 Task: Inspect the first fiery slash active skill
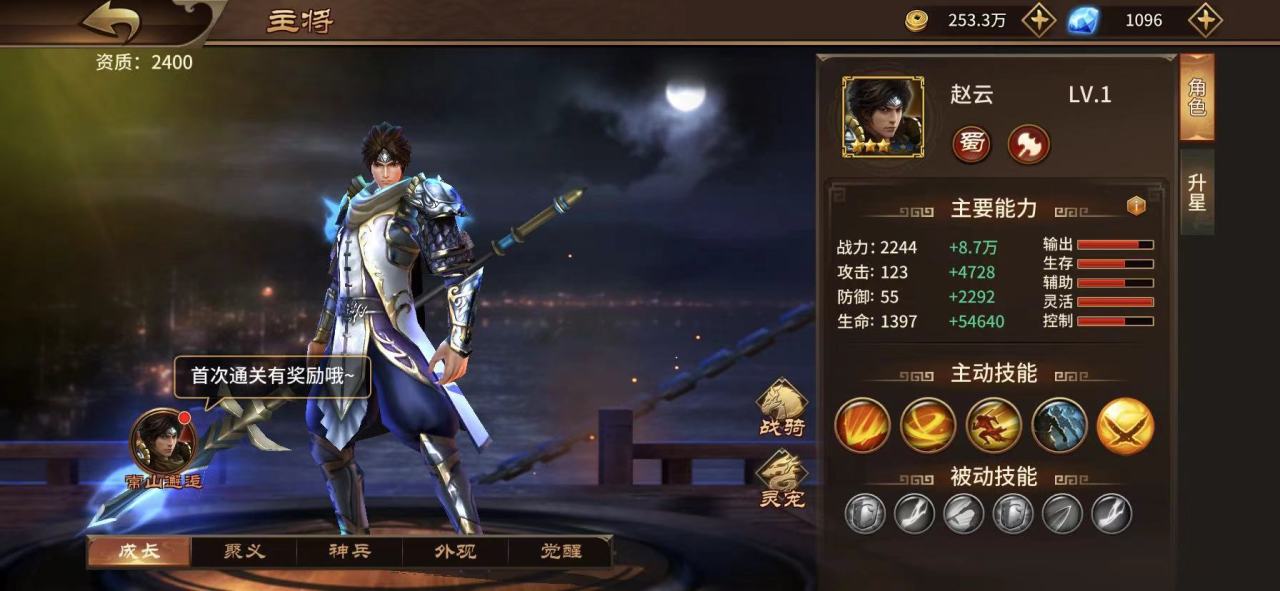[862, 425]
